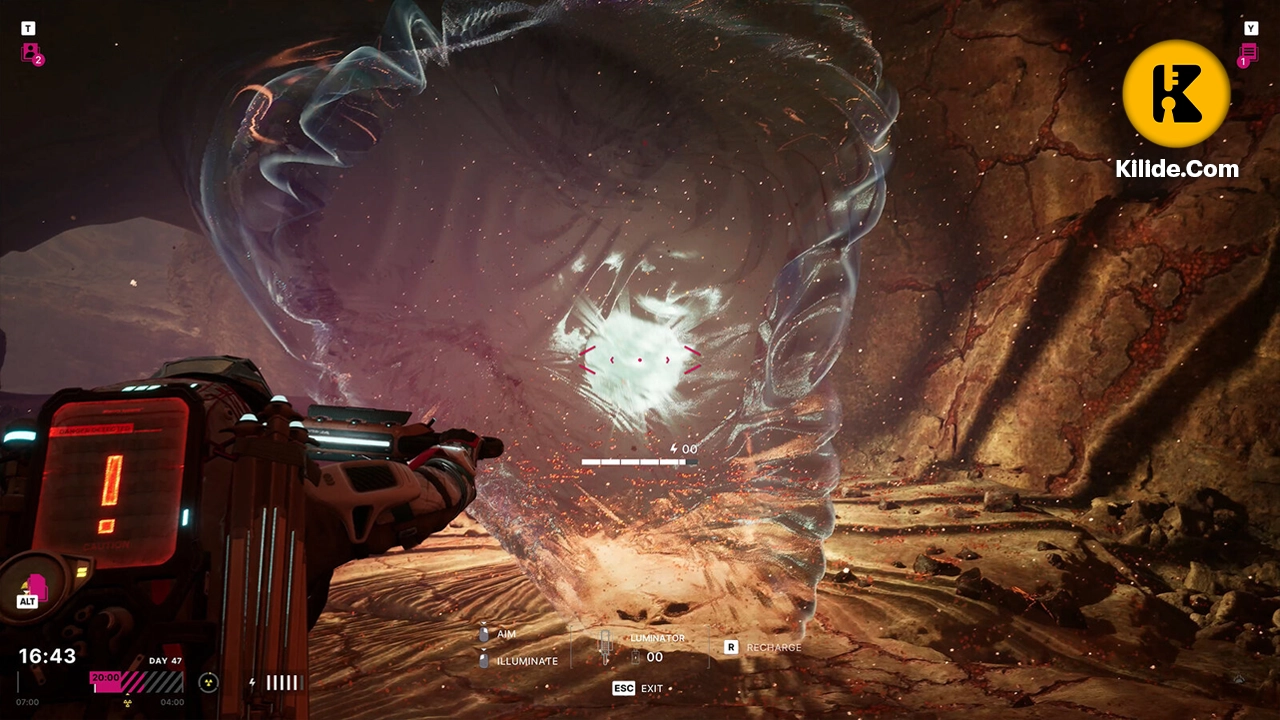1280x720 pixels.
Task: Open the pink messages icon with badge 1
Action: [1249, 53]
